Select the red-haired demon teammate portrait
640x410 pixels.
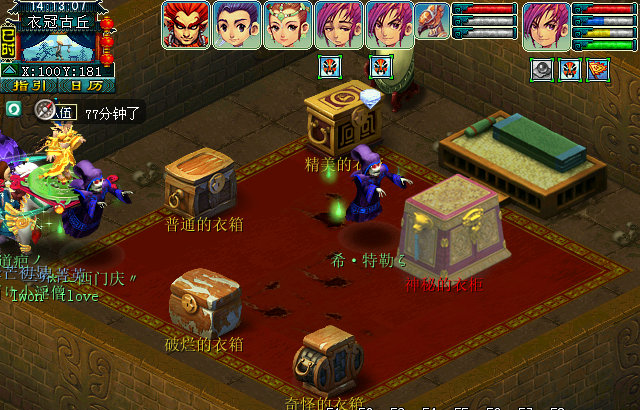click(x=185, y=25)
